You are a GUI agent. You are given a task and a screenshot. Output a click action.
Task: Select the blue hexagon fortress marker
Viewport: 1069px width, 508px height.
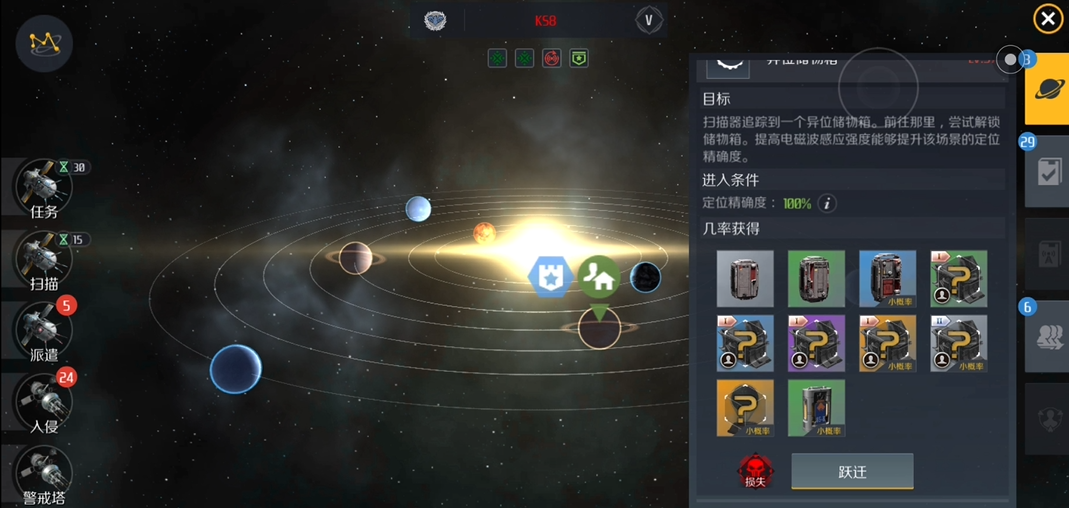click(x=549, y=277)
